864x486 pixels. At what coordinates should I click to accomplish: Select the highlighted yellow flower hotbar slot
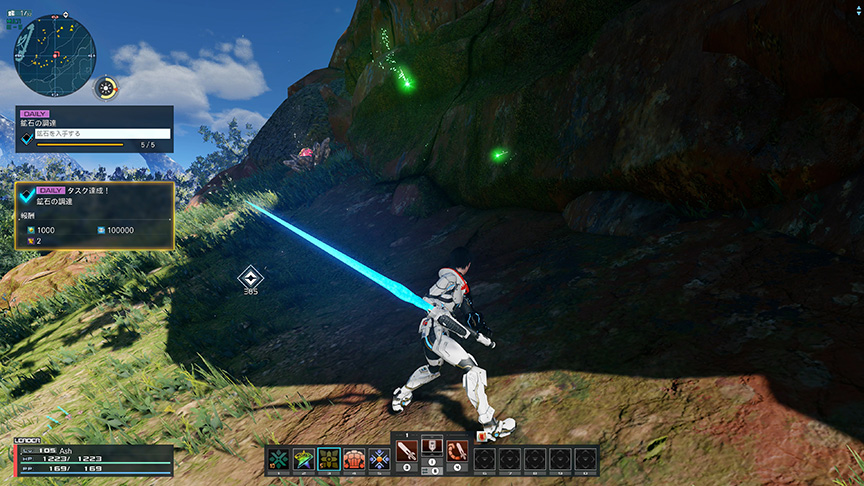point(329,459)
